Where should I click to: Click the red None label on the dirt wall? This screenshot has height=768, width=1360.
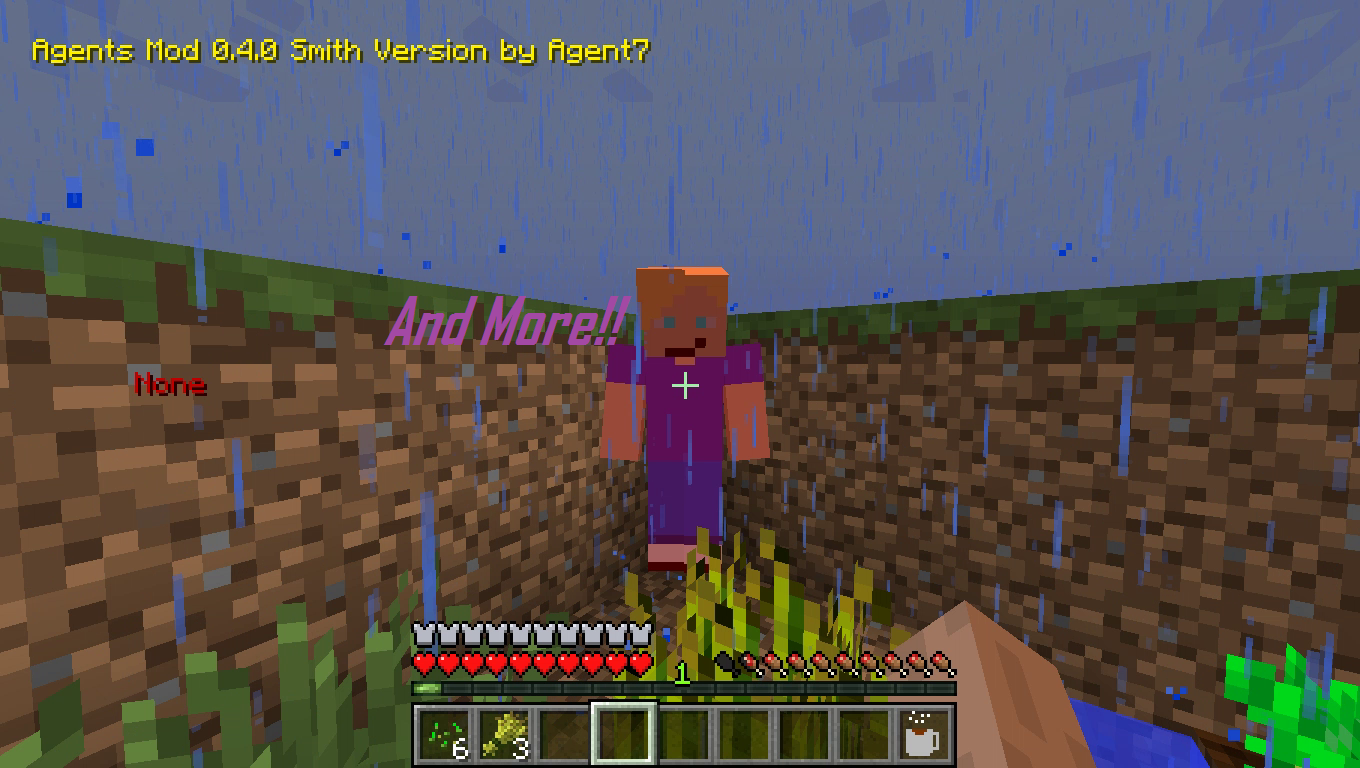[172, 384]
